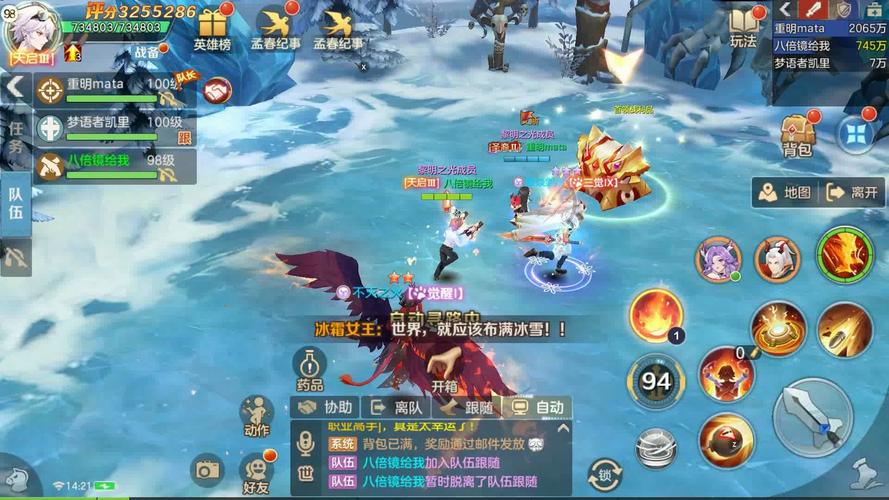Viewport: 889px width, 500px height.
Task: Open the 英雄榜 hero ranking
Action: (212, 29)
